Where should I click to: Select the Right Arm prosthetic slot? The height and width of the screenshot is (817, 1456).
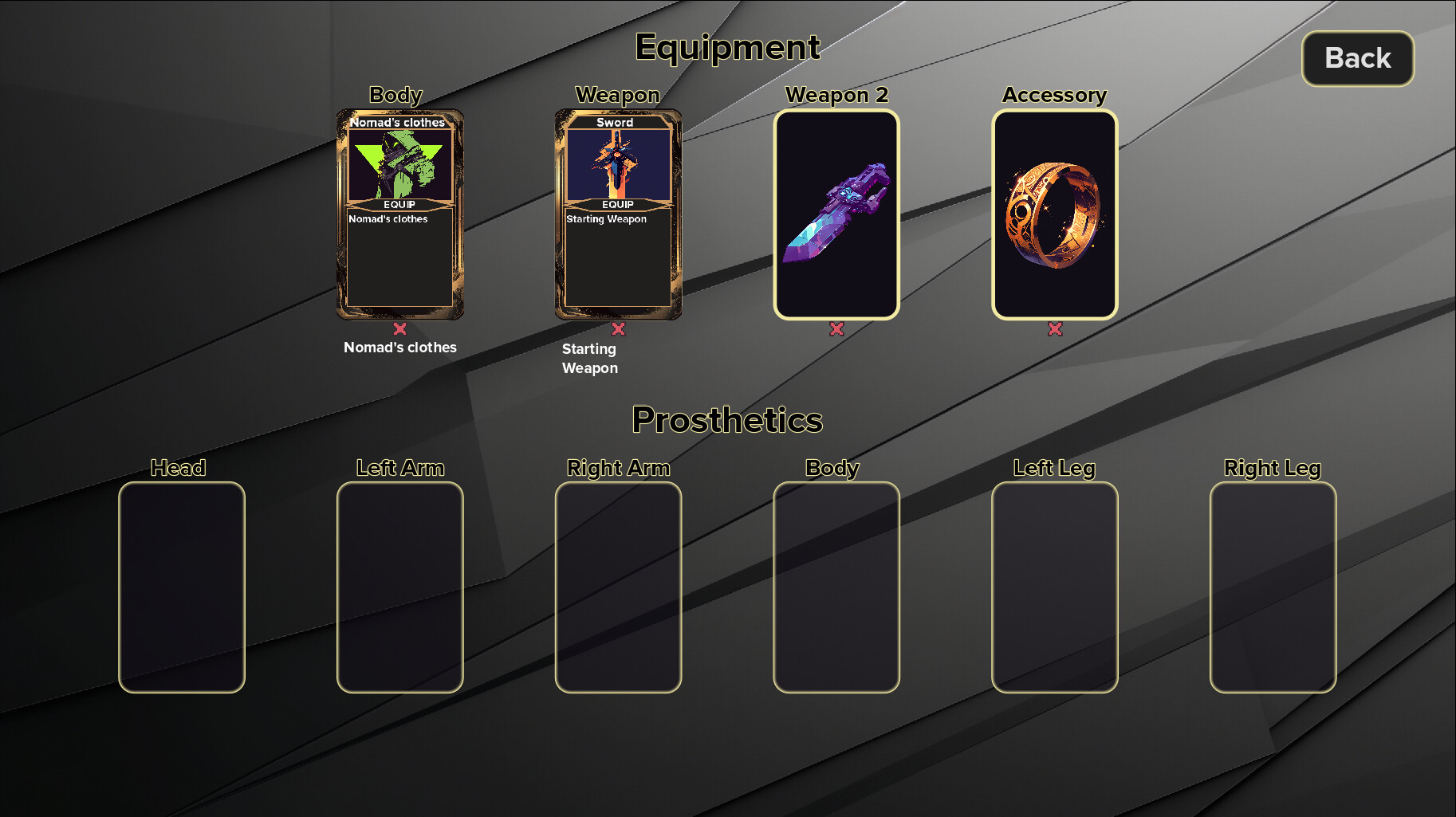(x=619, y=584)
